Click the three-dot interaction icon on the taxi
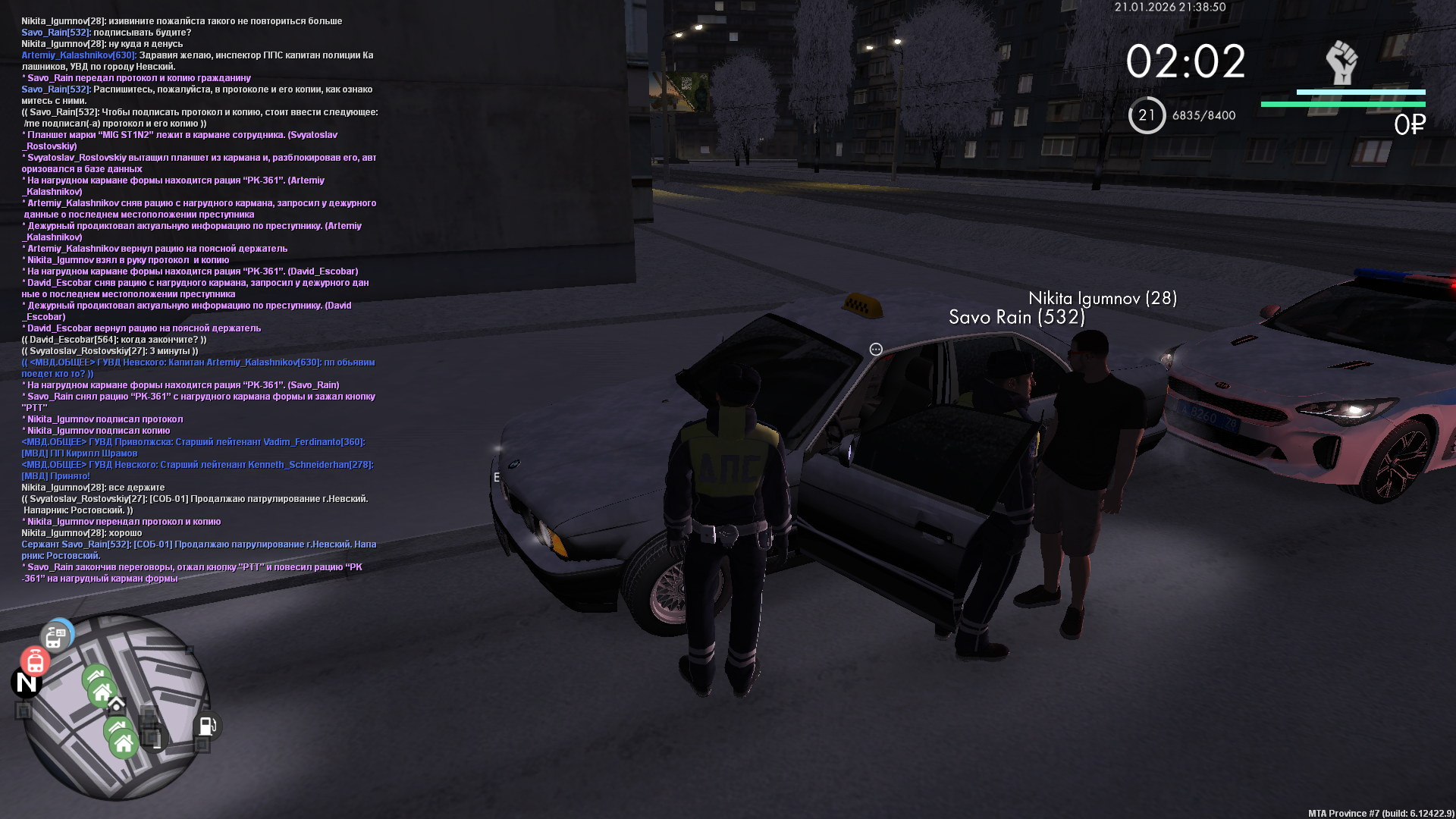 (876, 350)
